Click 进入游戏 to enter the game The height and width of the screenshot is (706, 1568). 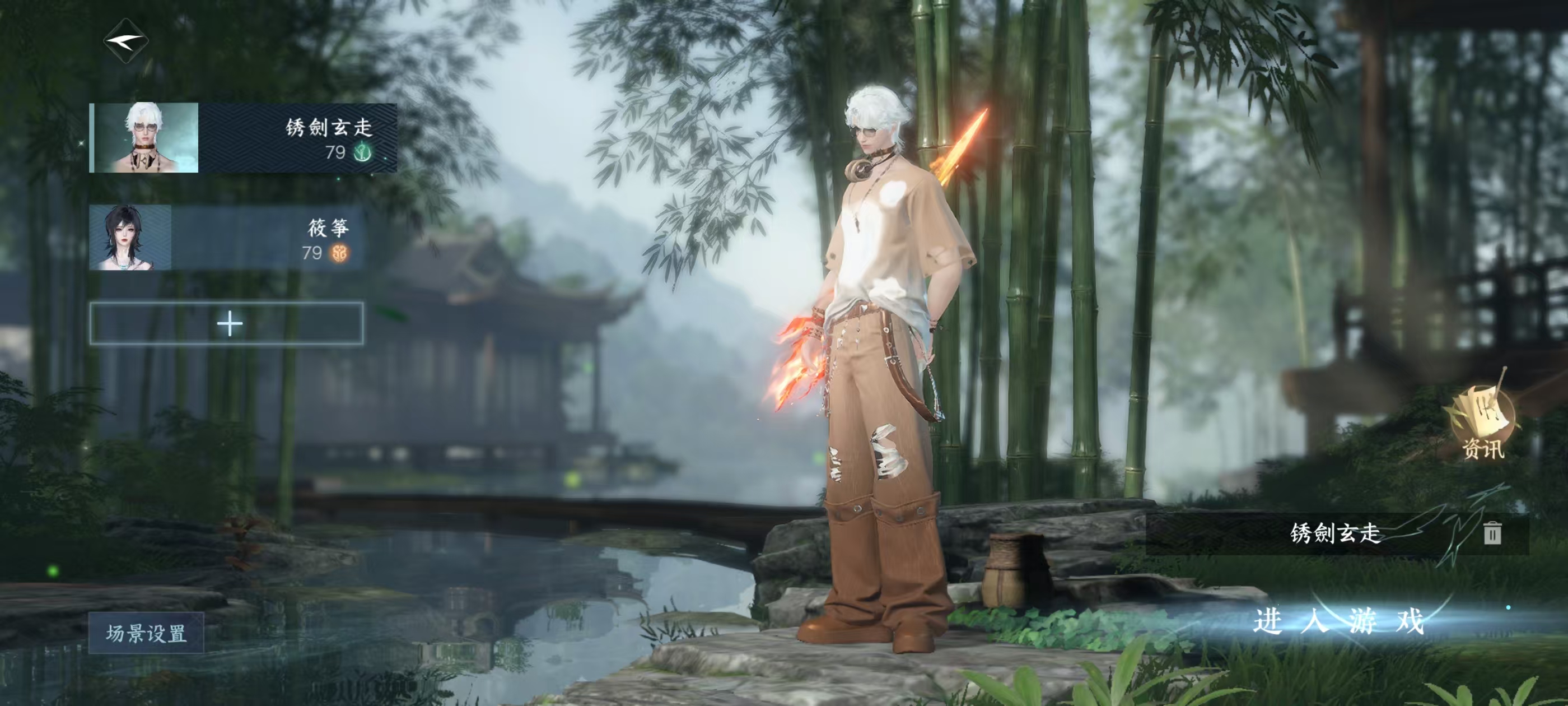[x=1338, y=621]
